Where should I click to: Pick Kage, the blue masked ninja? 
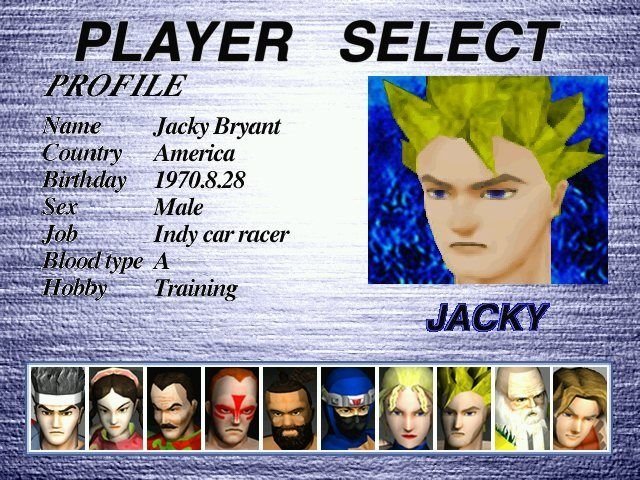(x=348, y=408)
